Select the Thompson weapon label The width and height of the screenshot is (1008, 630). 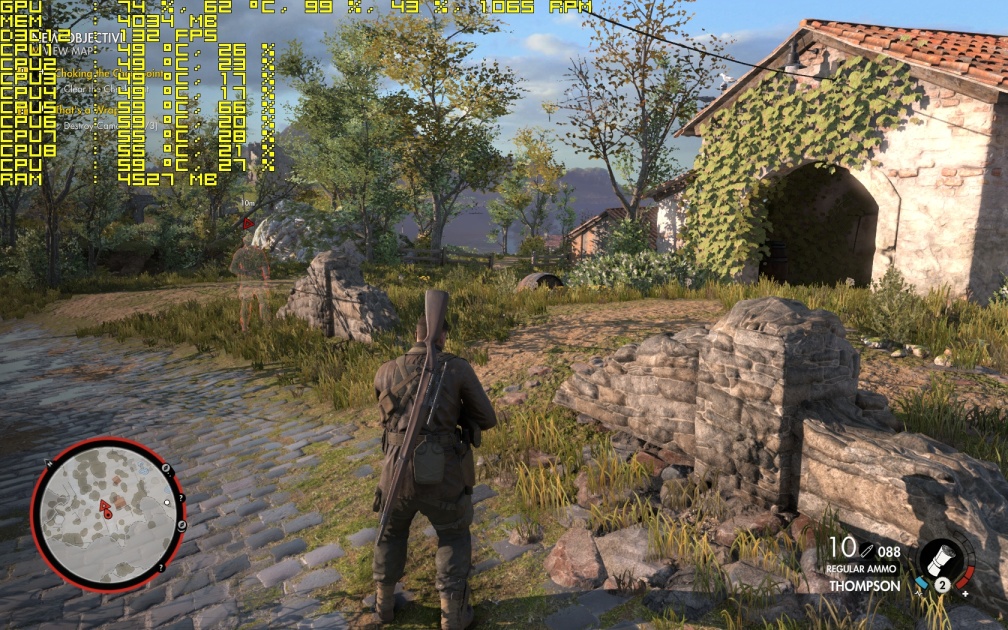coord(864,586)
